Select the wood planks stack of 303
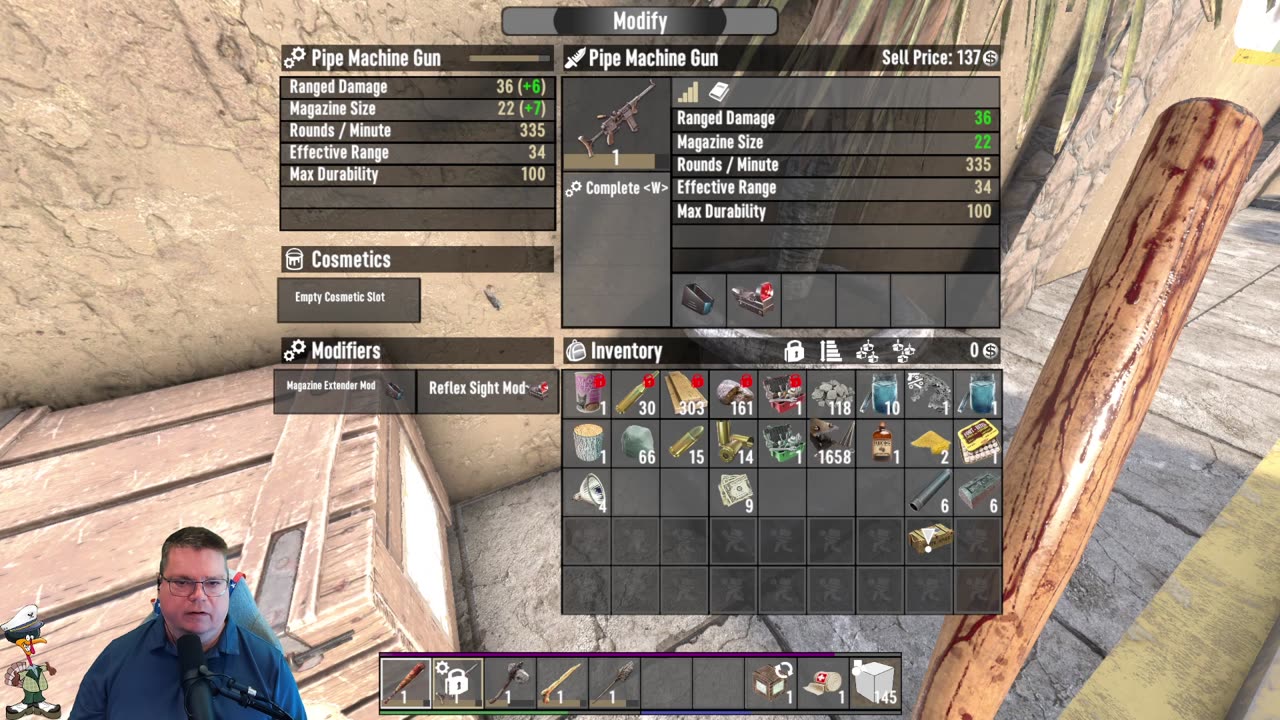Viewport: 1280px width, 720px height. 685,394
